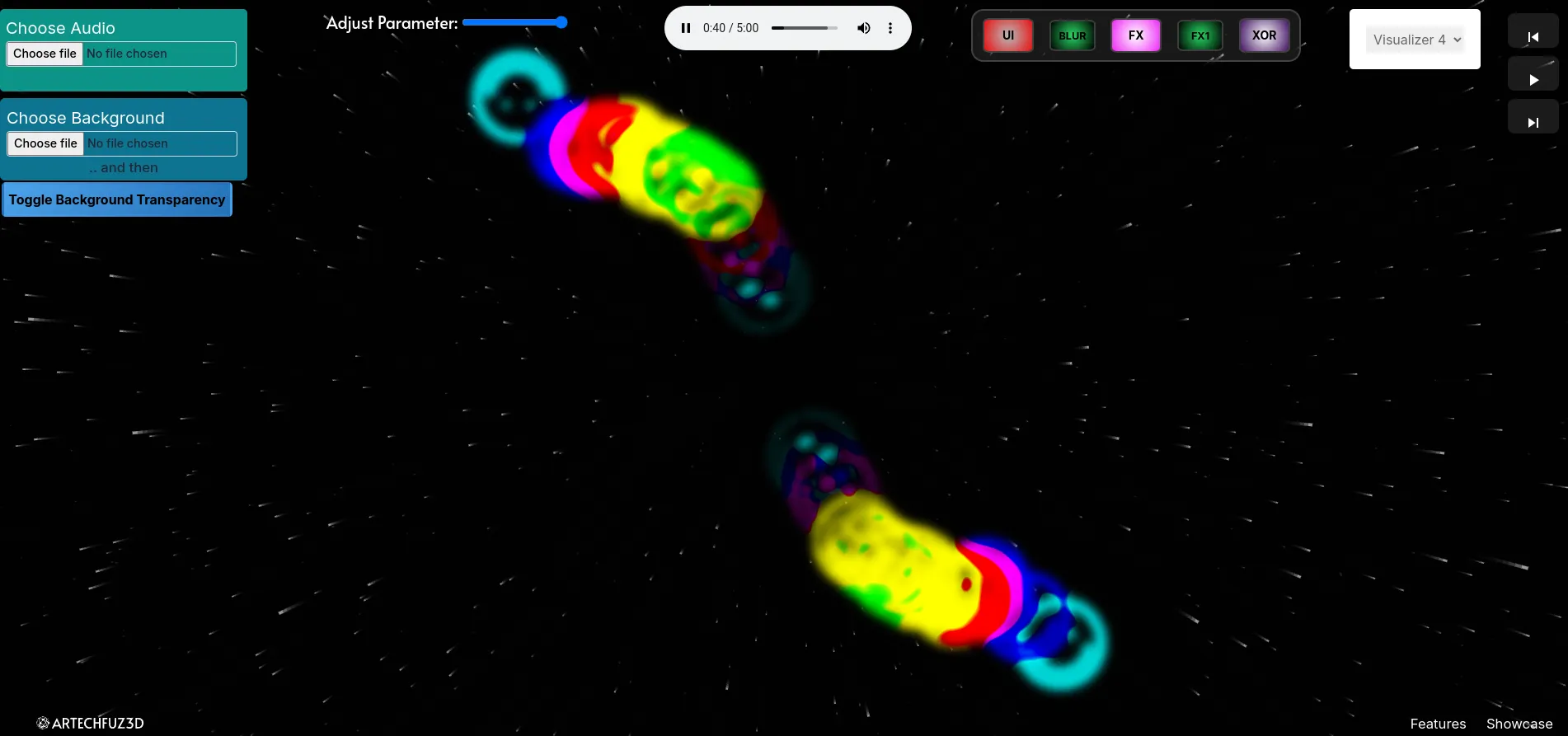
Task: Toggle Background Transparency
Action: tap(116, 199)
